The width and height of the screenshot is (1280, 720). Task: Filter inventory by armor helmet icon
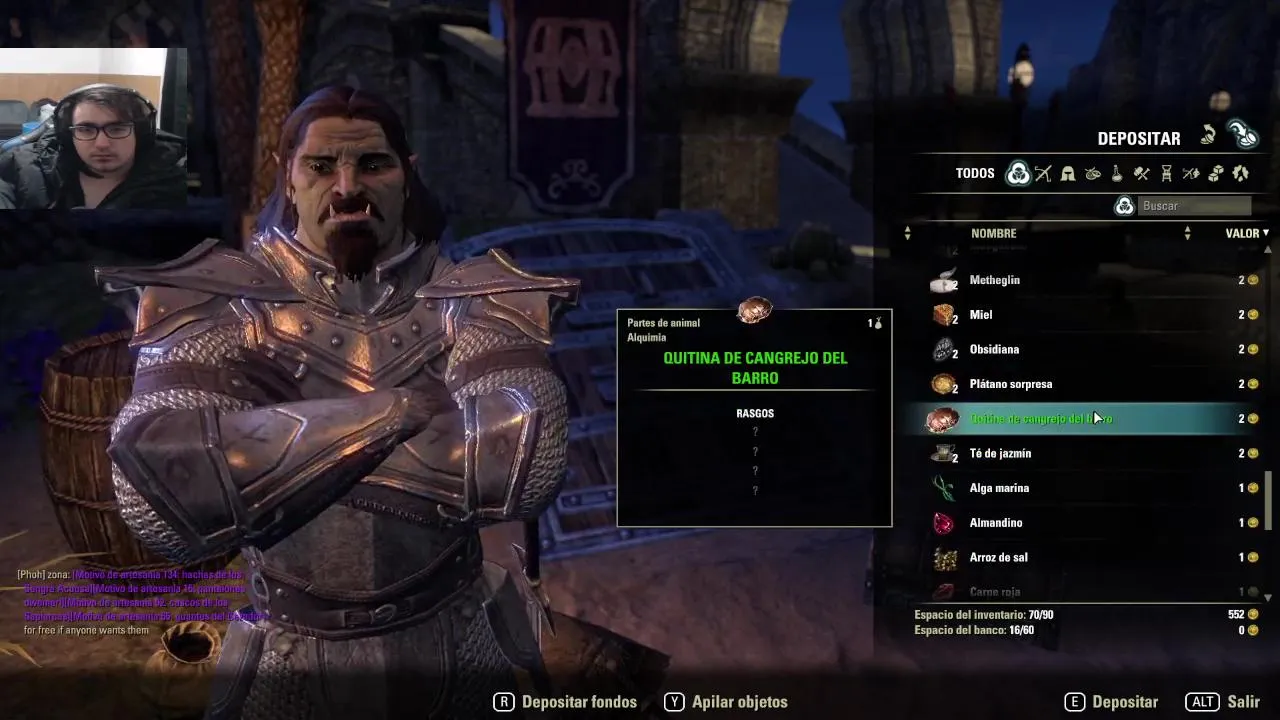(x=1068, y=173)
